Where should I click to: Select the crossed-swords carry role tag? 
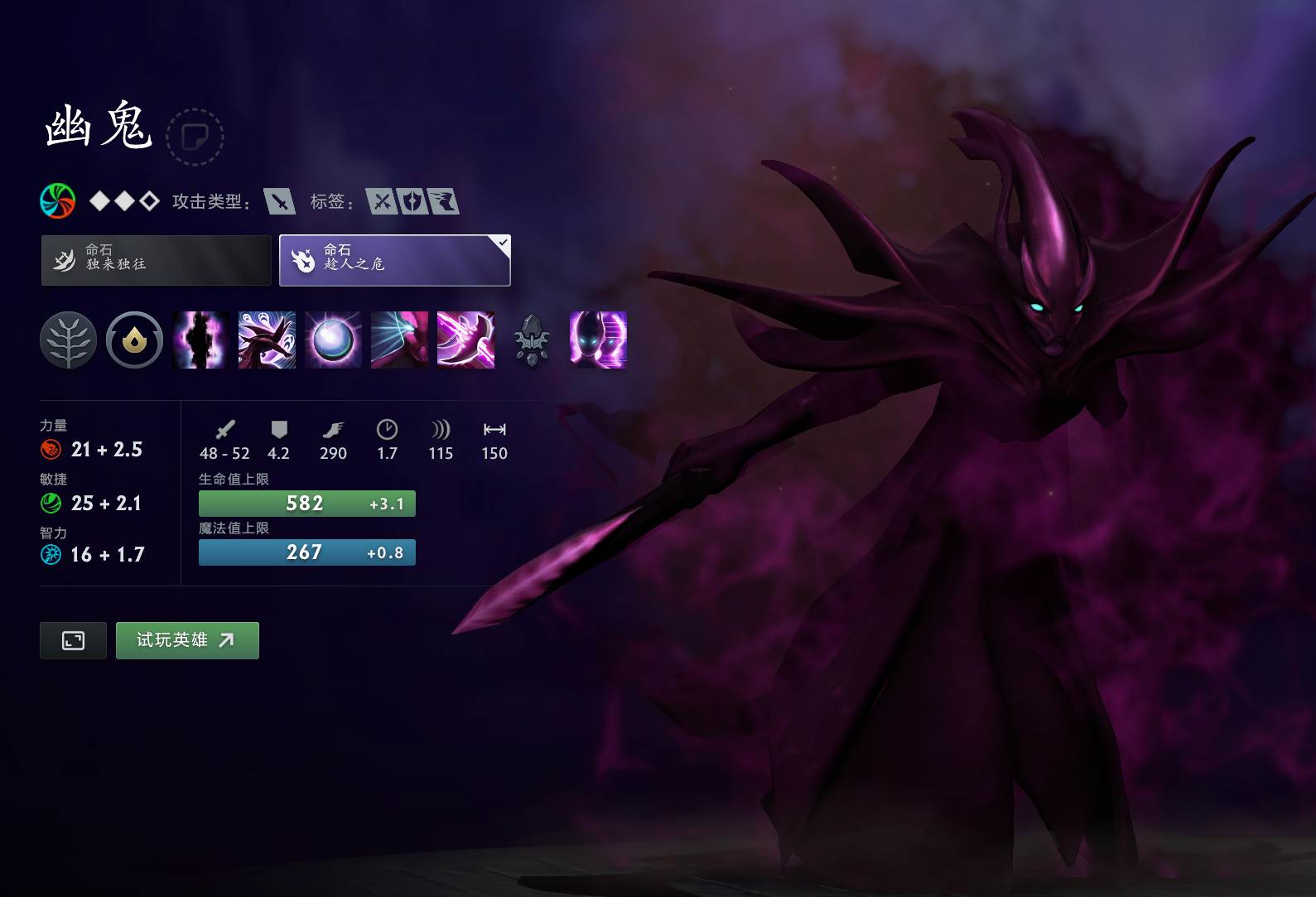point(382,201)
